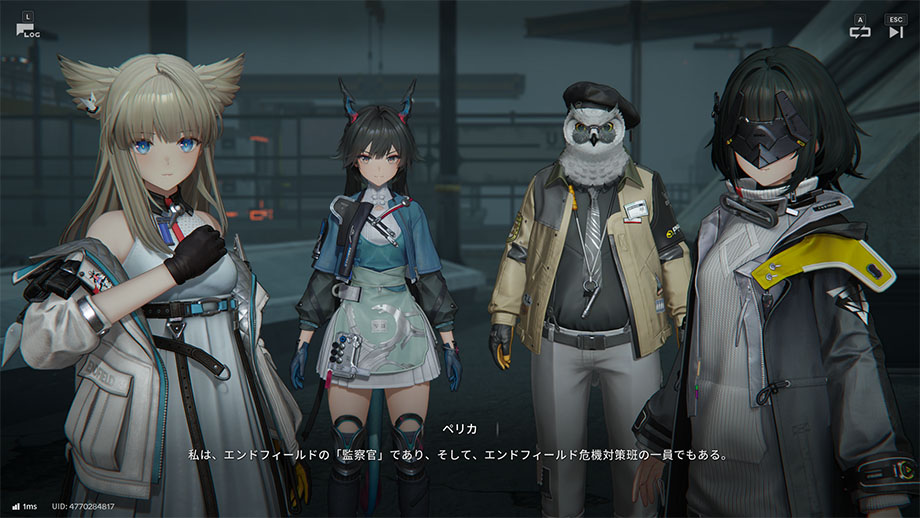The image size is (920, 518).
Task: Toggle auto-play dialogue mode
Action: (x=860, y=31)
